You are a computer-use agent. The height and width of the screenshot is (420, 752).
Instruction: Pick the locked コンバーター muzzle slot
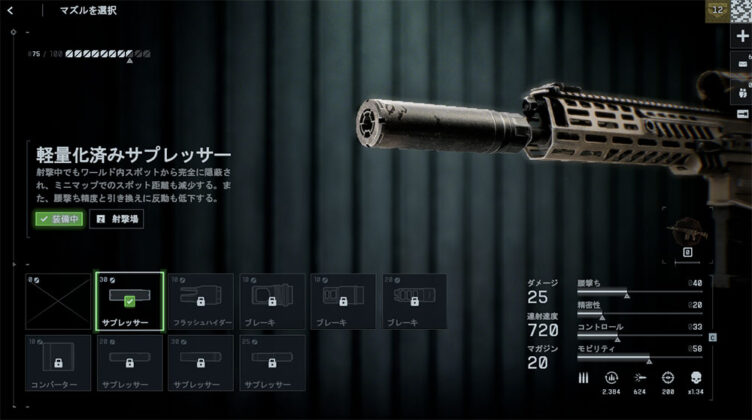pyautogui.click(x=56, y=363)
